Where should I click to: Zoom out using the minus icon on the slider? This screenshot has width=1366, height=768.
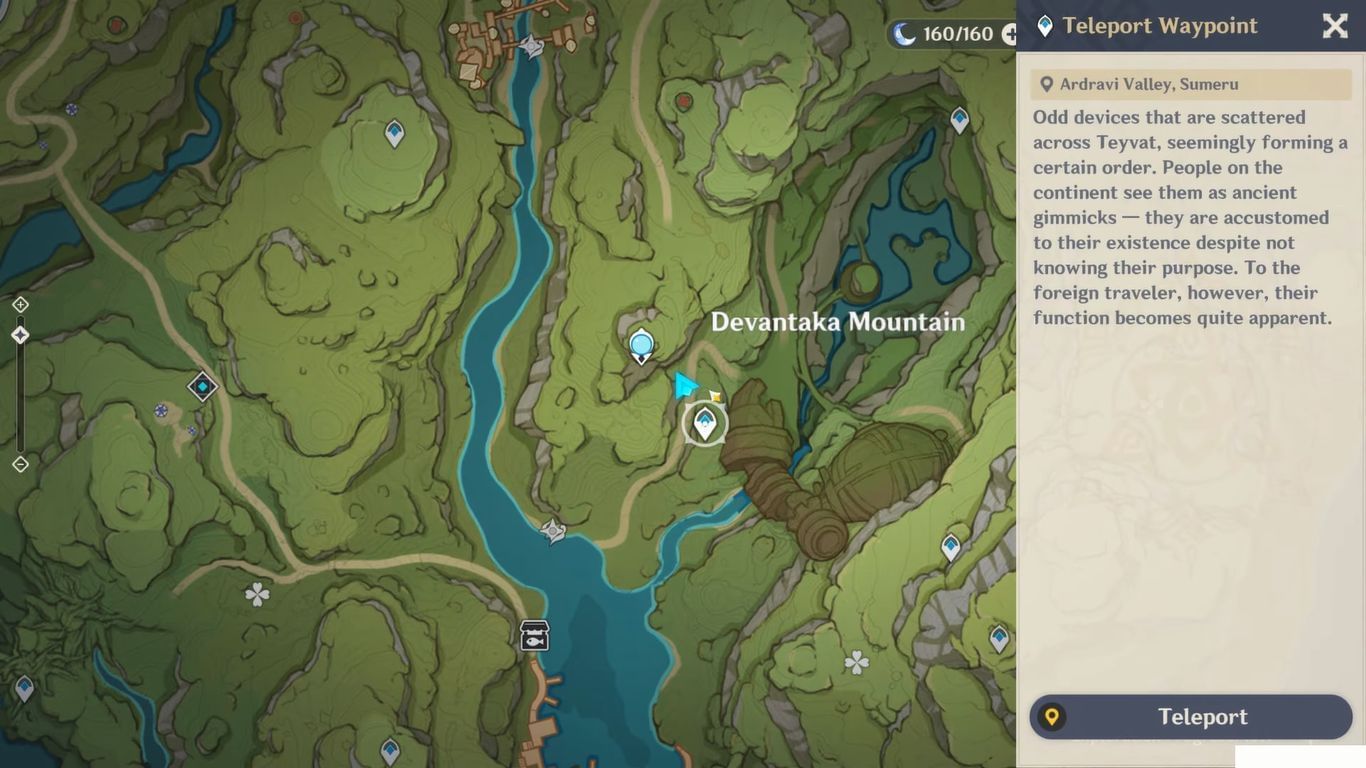click(19, 463)
